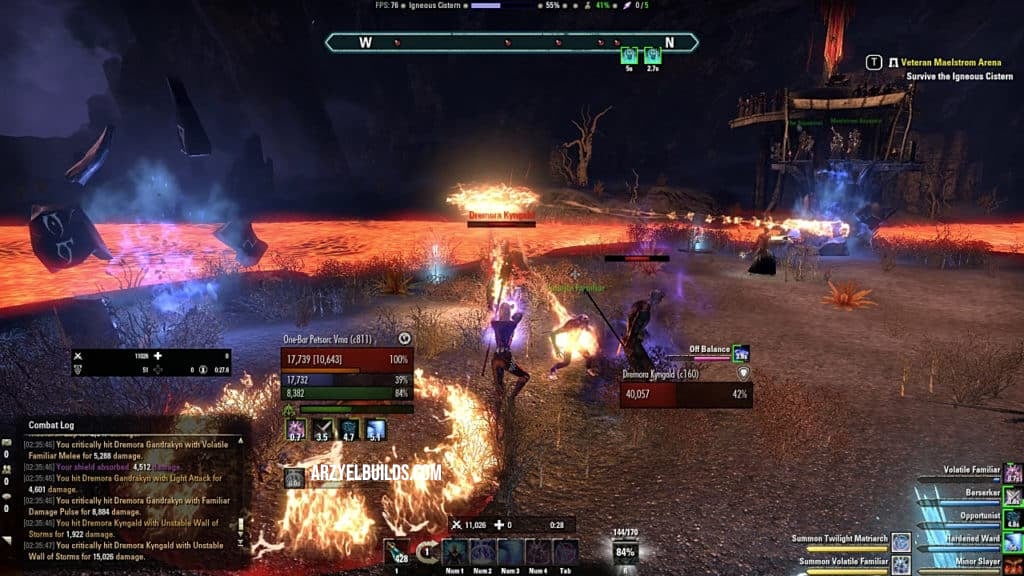
Task: Open the Combat Log chat window
Action: point(50,425)
